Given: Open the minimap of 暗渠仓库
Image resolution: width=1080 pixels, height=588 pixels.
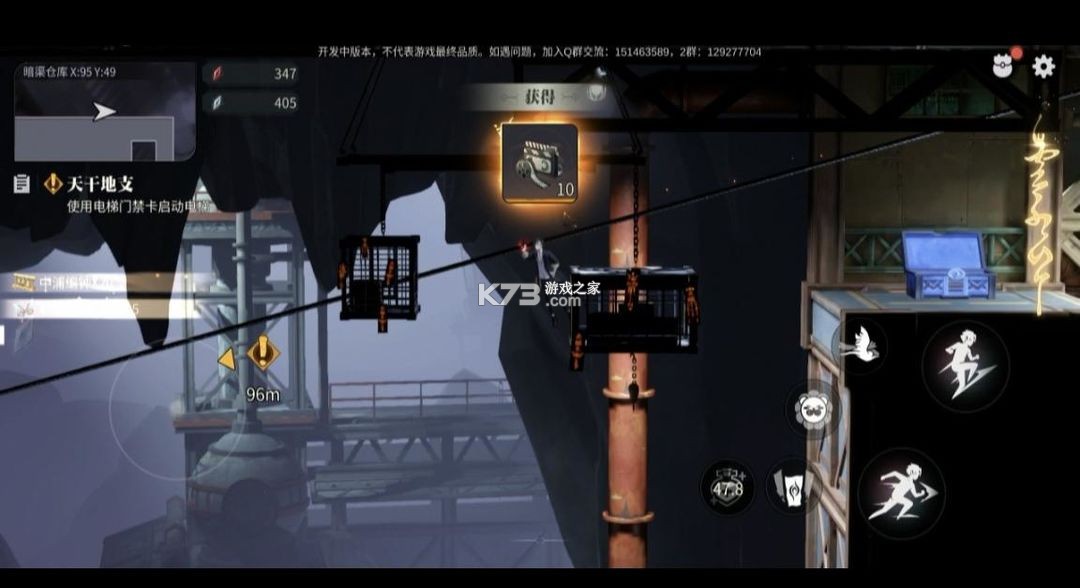Looking at the screenshot, I should click(105, 111).
